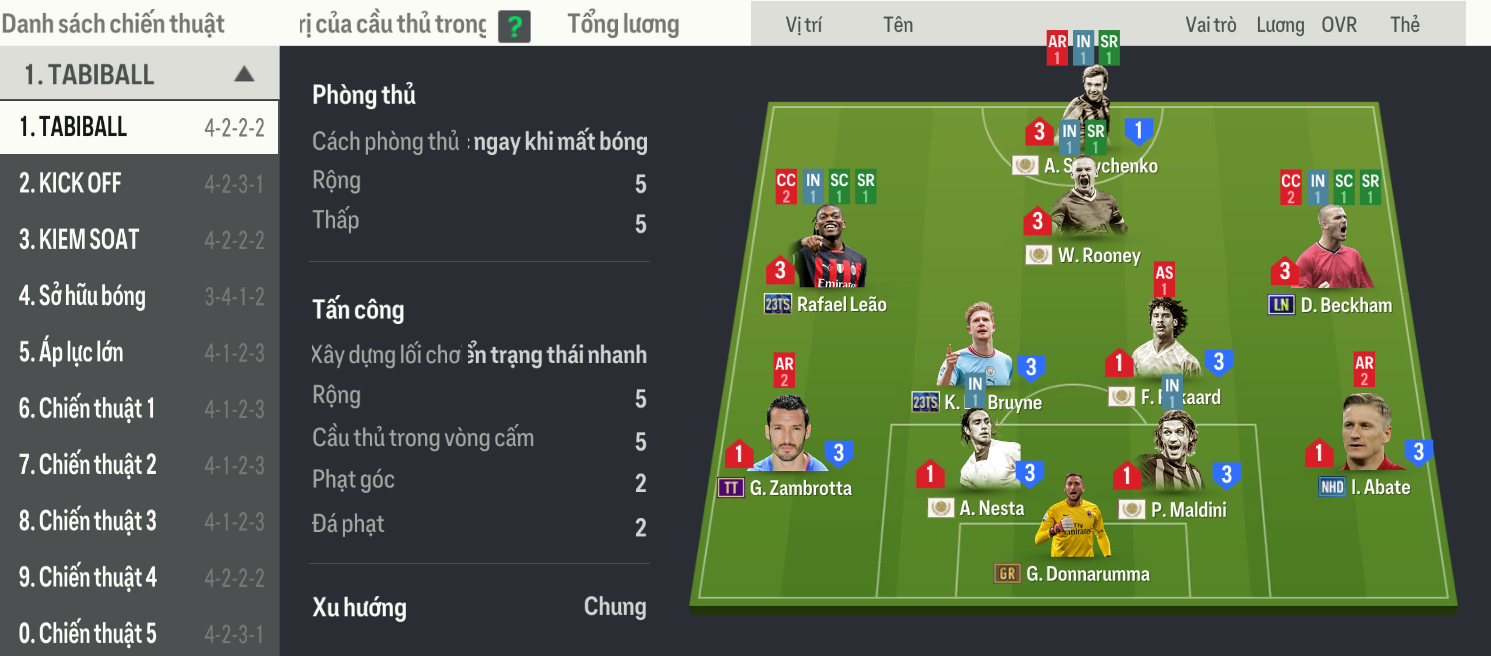Click the green question mark help icon
The height and width of the screenshot is (656, 1491).
(x=514, y=26)
